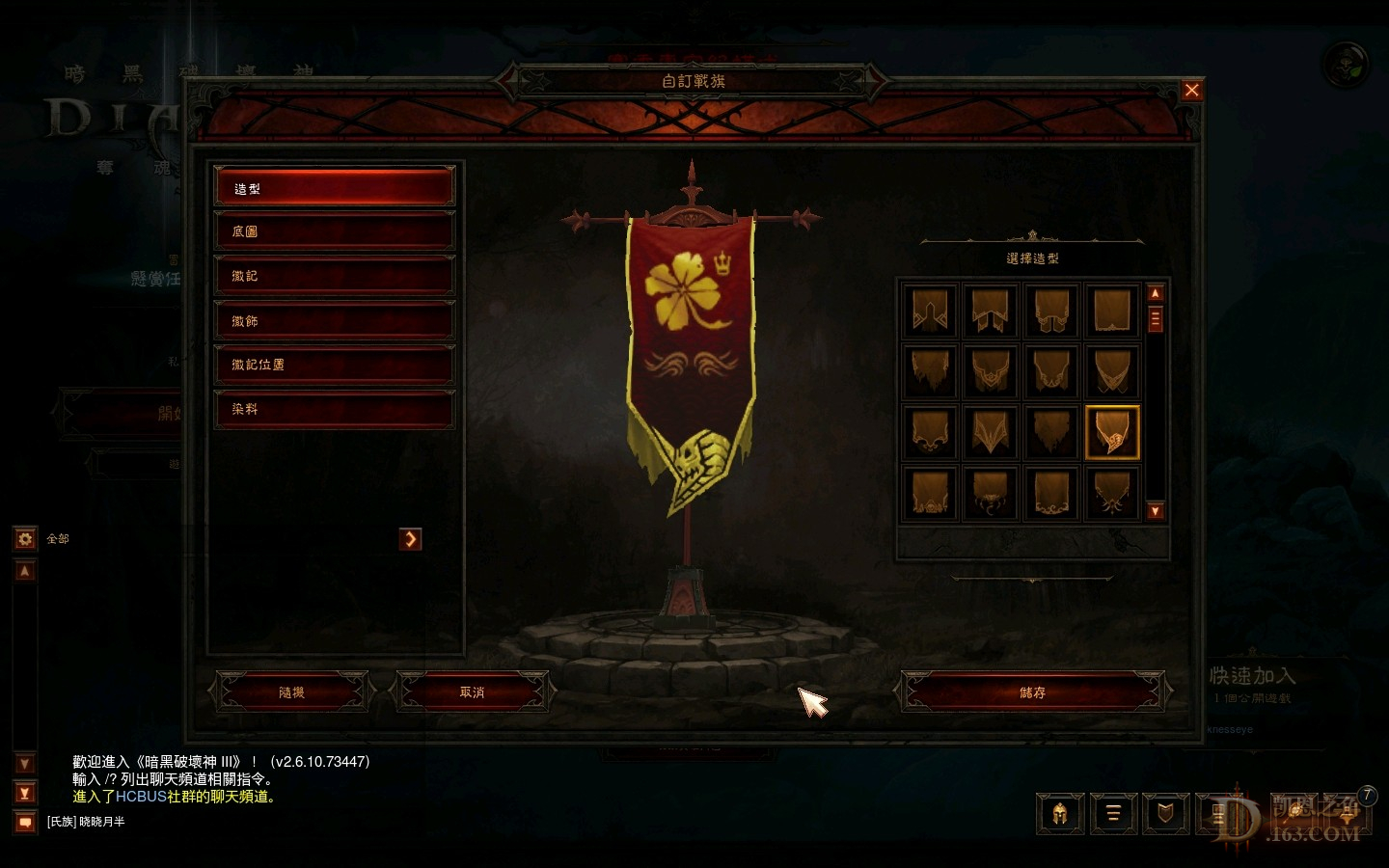Viewport: 1389px width, 868px height.
Task: Select the highlighted banner shape thumbnail
Action: [x=1112, y=432]
